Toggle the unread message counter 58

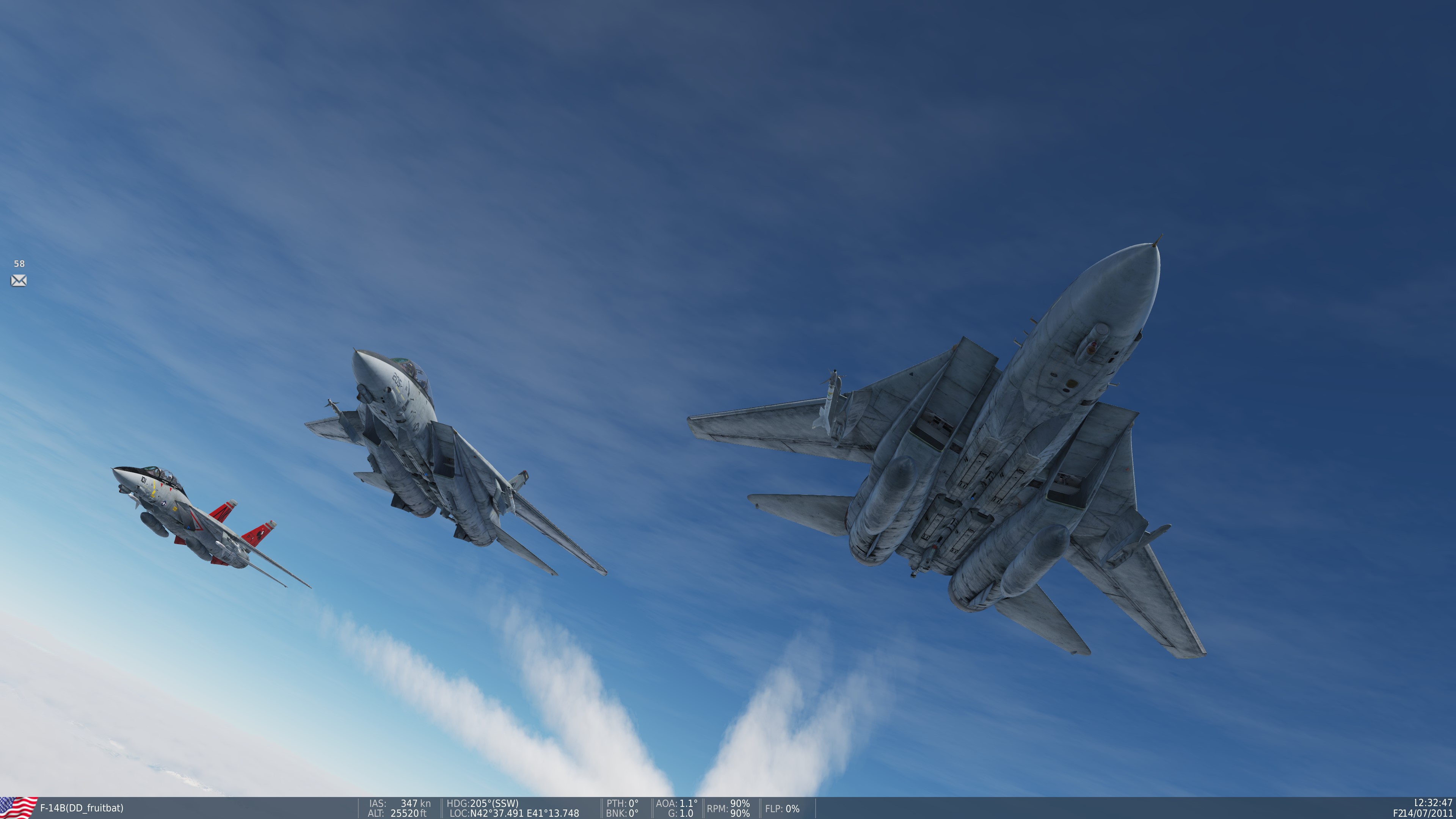coord(19,263)
